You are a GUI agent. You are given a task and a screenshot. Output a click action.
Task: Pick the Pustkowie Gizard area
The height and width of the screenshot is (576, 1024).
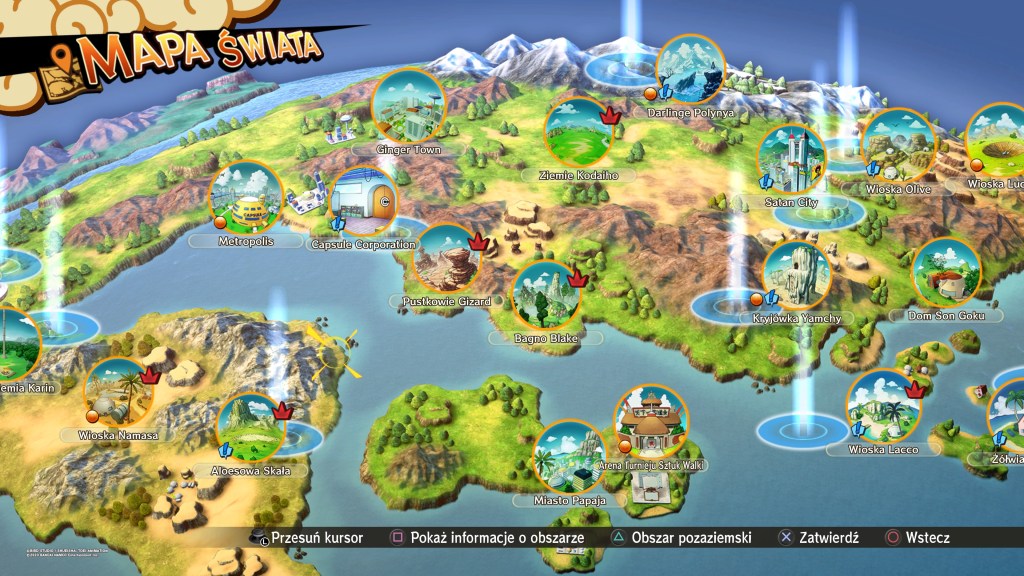[446, 258]
